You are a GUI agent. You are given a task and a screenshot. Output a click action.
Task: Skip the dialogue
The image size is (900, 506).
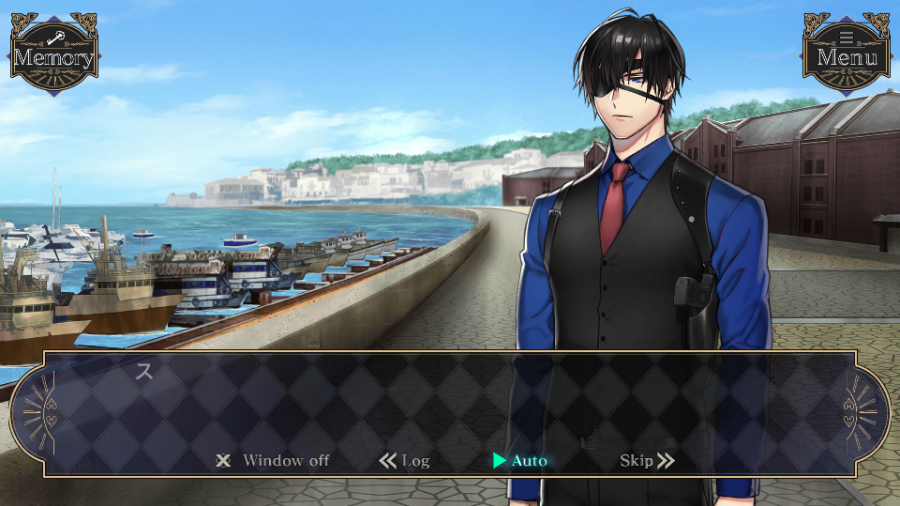click(647, 461)
